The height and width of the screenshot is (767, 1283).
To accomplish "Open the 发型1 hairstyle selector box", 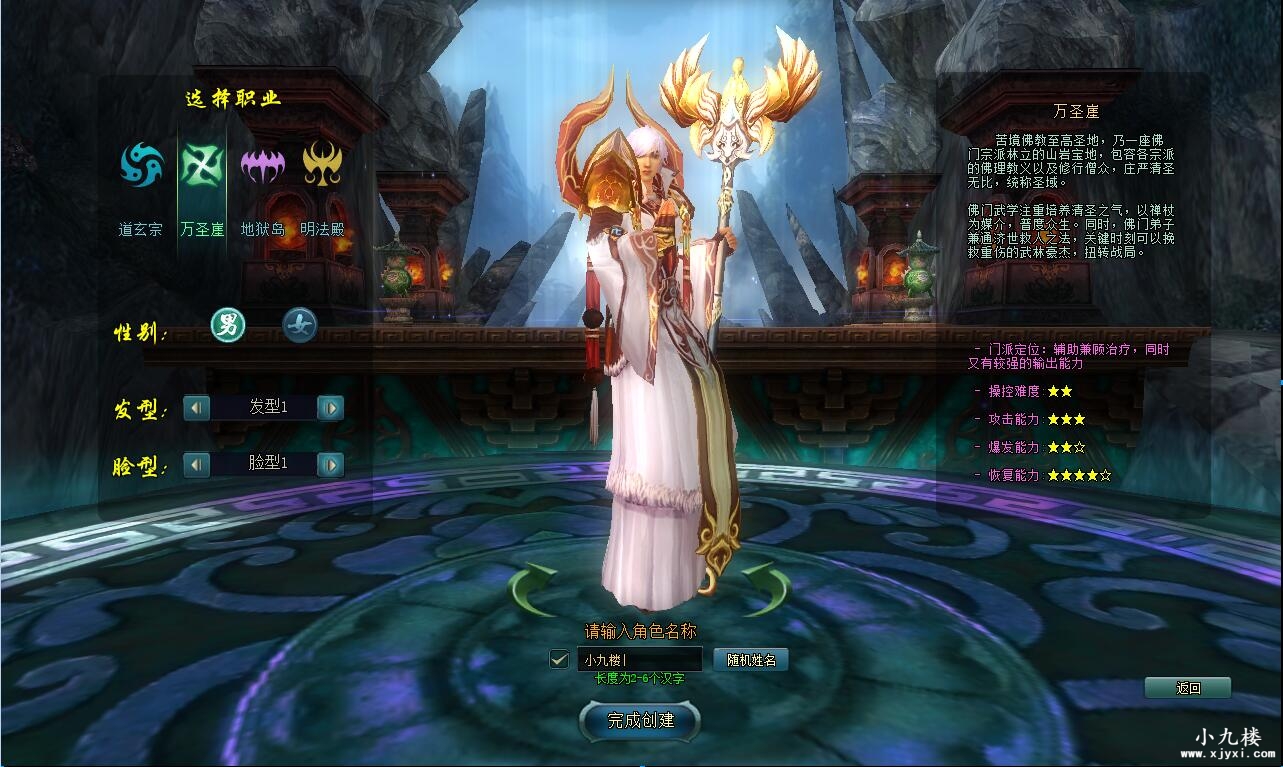I will 263,408.
